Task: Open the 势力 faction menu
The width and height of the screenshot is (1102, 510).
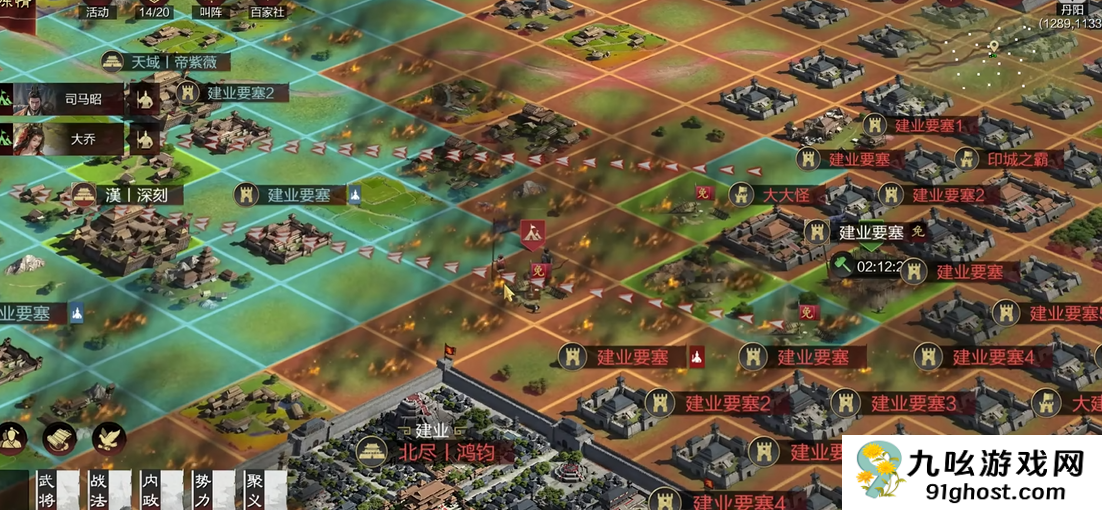Action: point(203,488)
